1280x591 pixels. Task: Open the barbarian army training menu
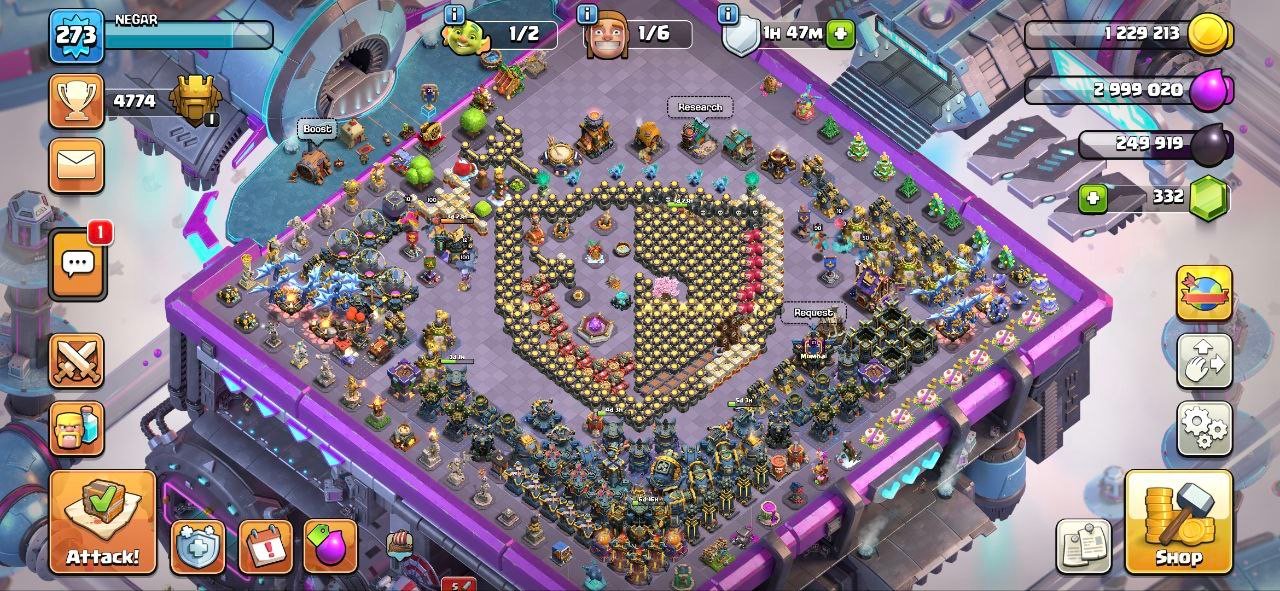[77, 428]
